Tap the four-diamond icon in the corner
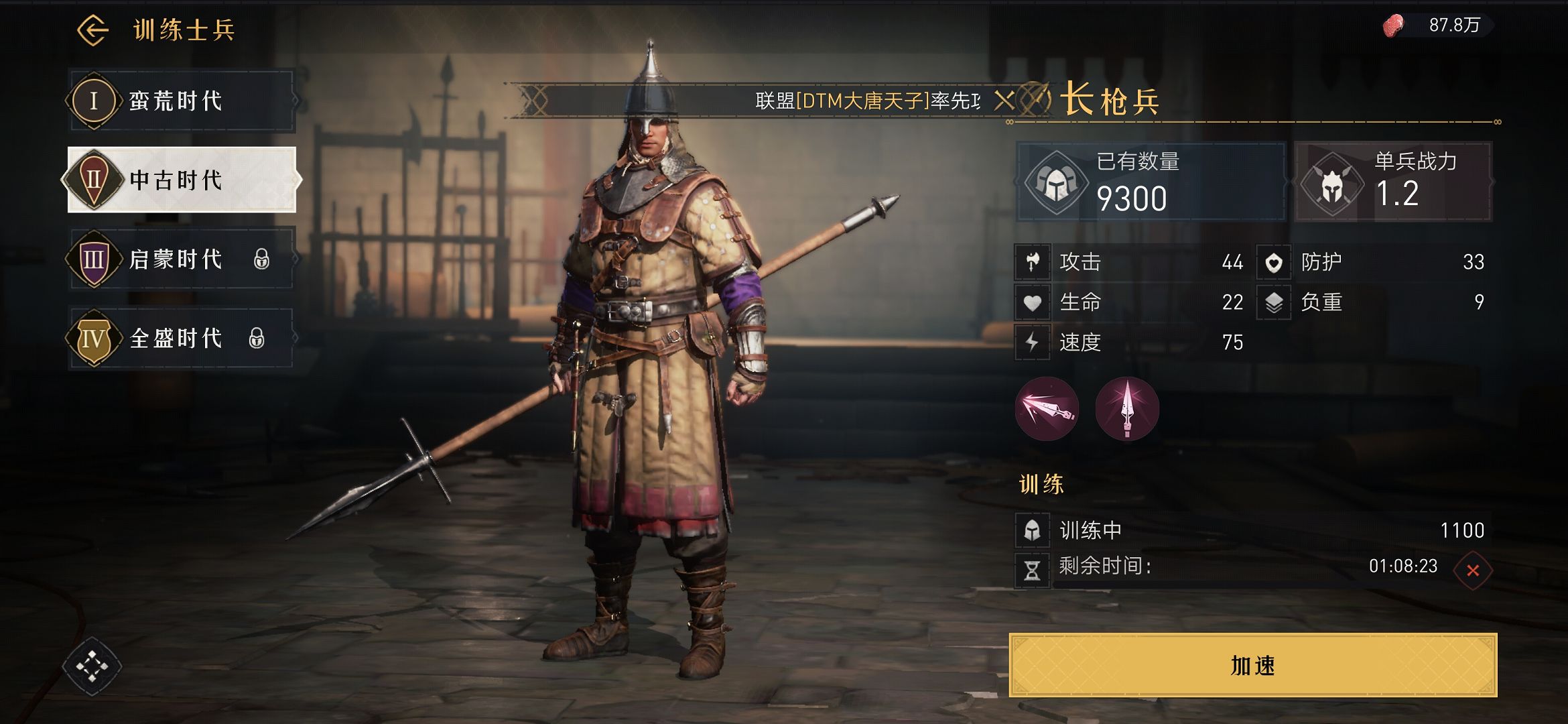Screen dimensions: 1568x724 click(x=92, y=666)
